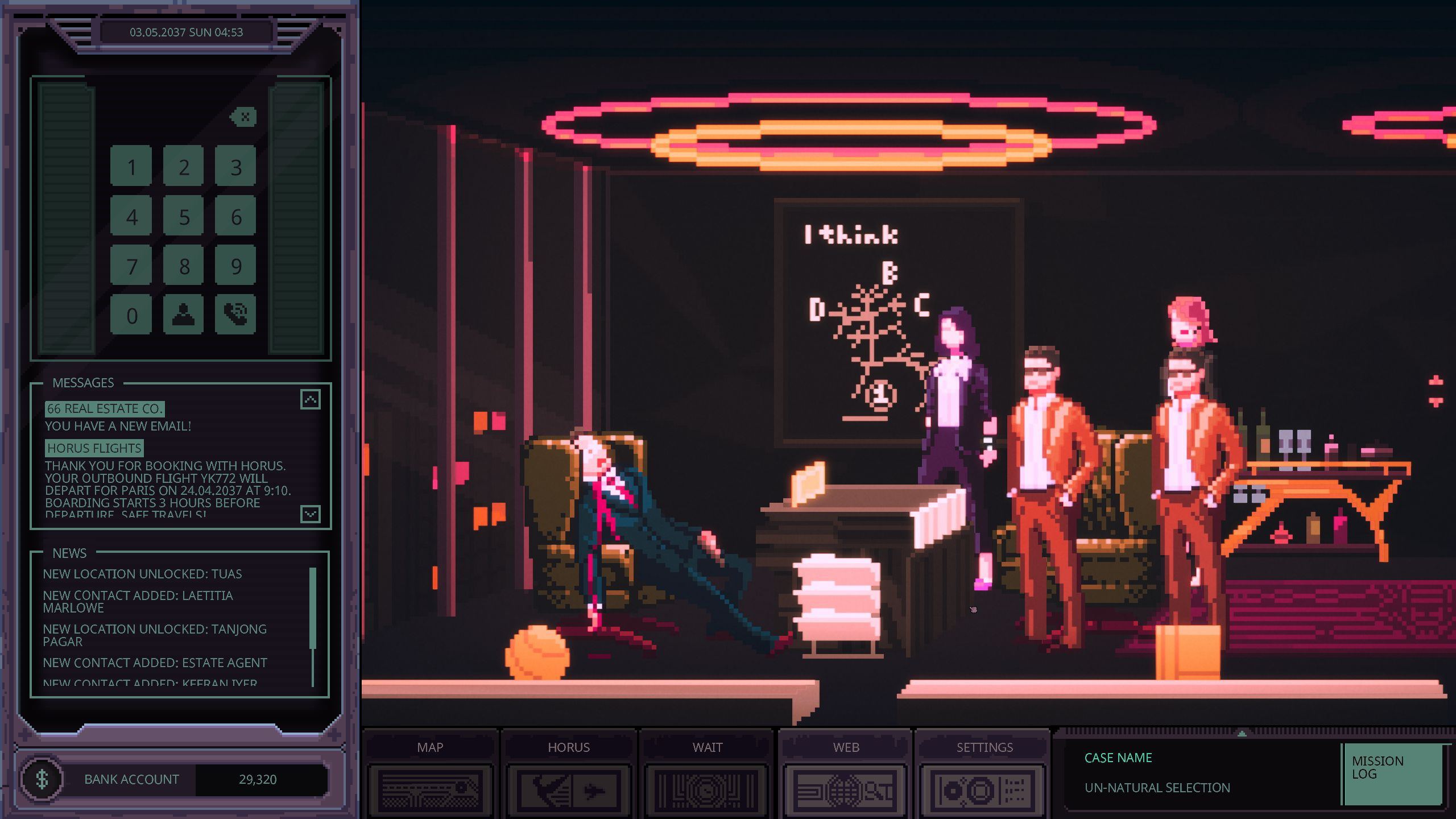Show the Mission Log

[1392, 773]
